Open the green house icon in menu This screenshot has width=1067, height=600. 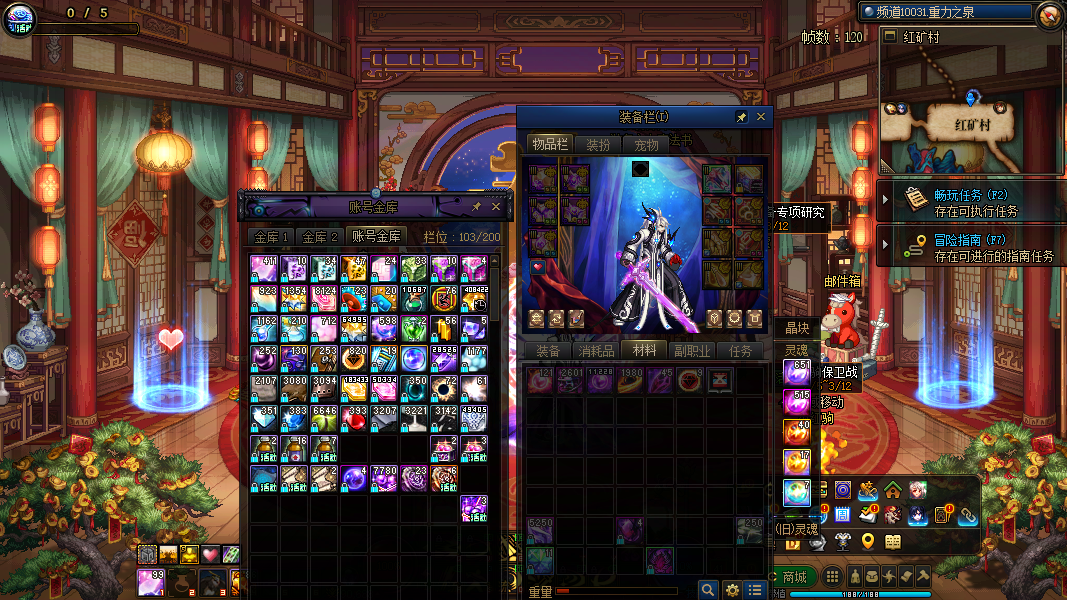(x=892, y=490)
